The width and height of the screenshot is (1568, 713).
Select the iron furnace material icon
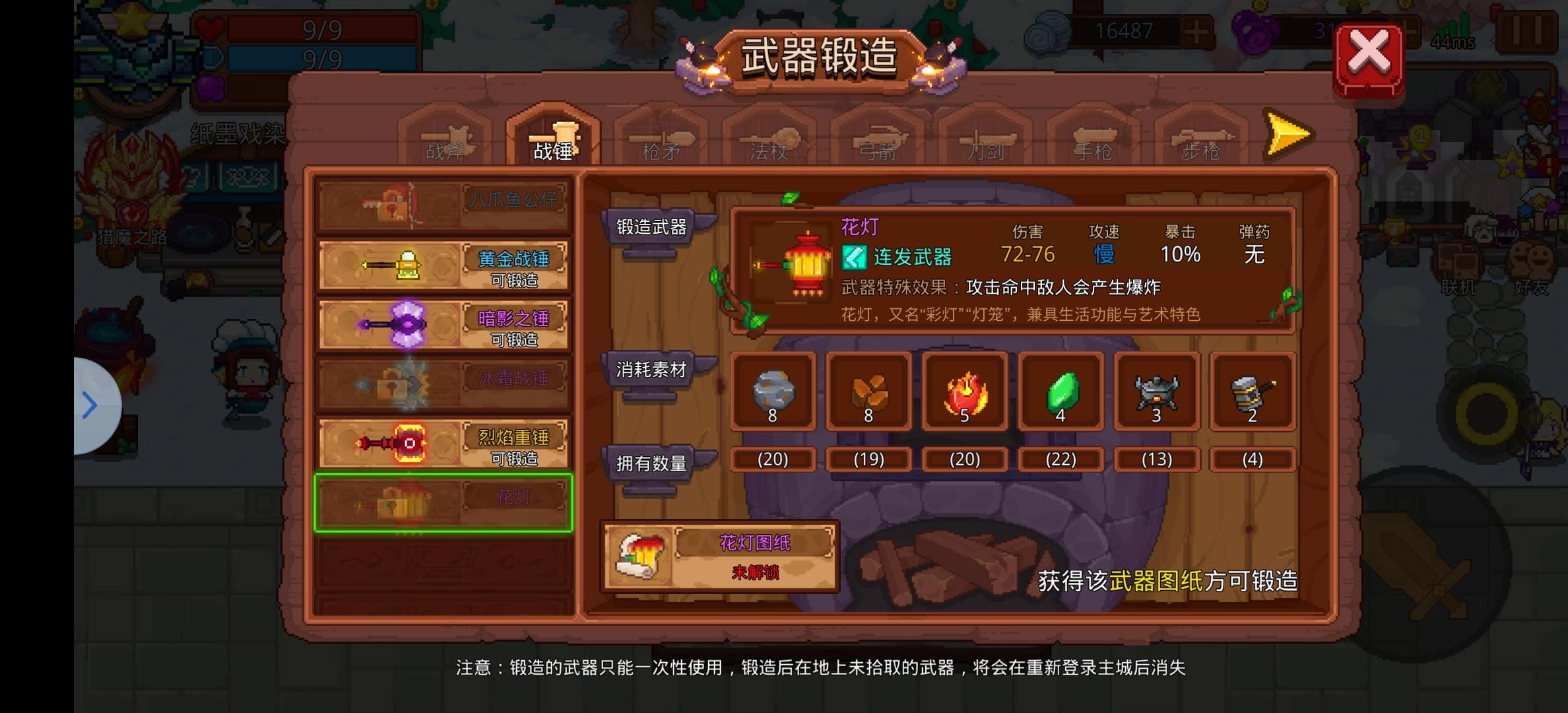(x=1156, y=393)
